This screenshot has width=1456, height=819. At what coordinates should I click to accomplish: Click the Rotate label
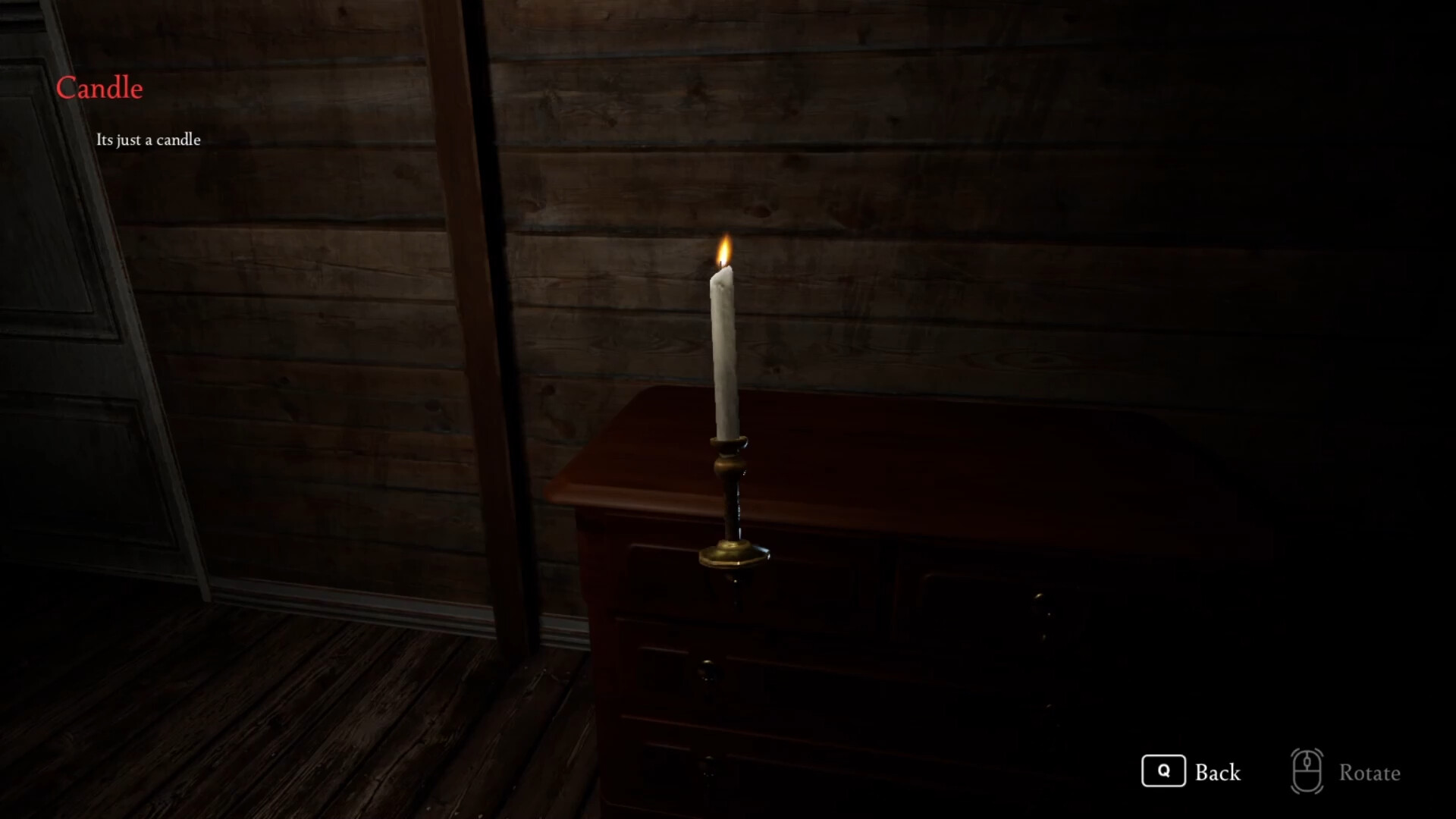pos(1369,773)
